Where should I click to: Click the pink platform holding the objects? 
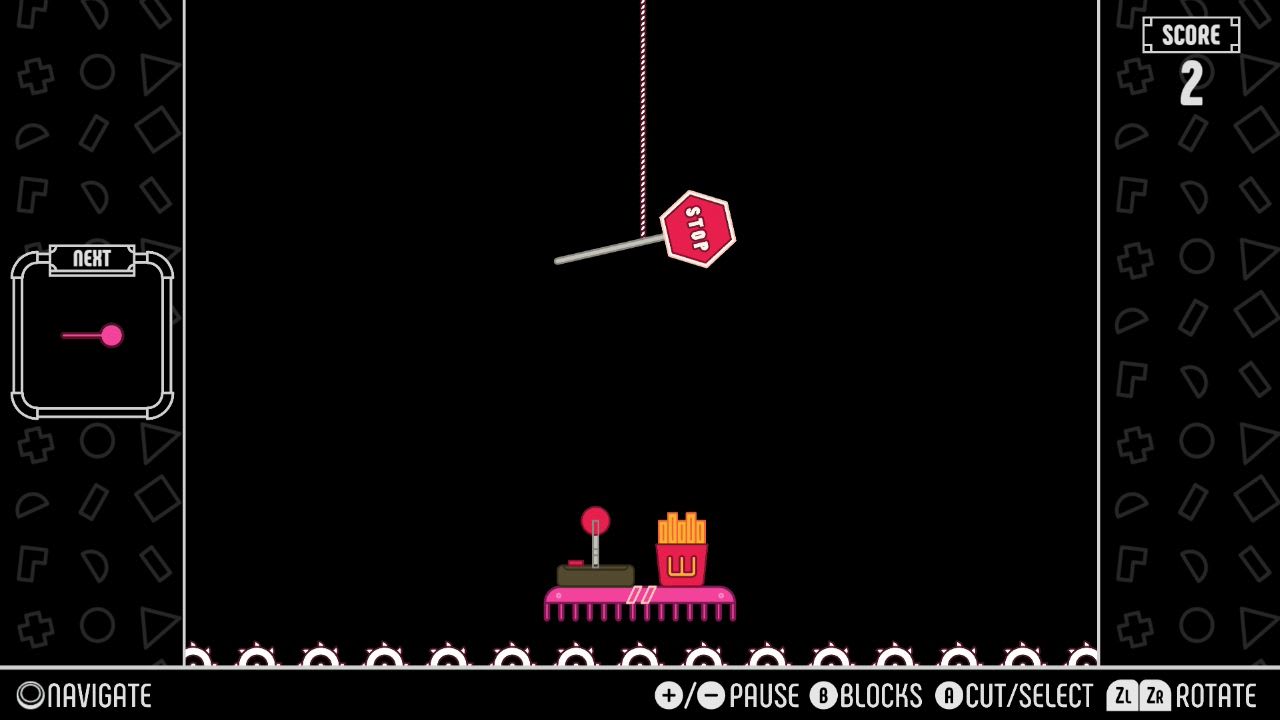point(640,597)
